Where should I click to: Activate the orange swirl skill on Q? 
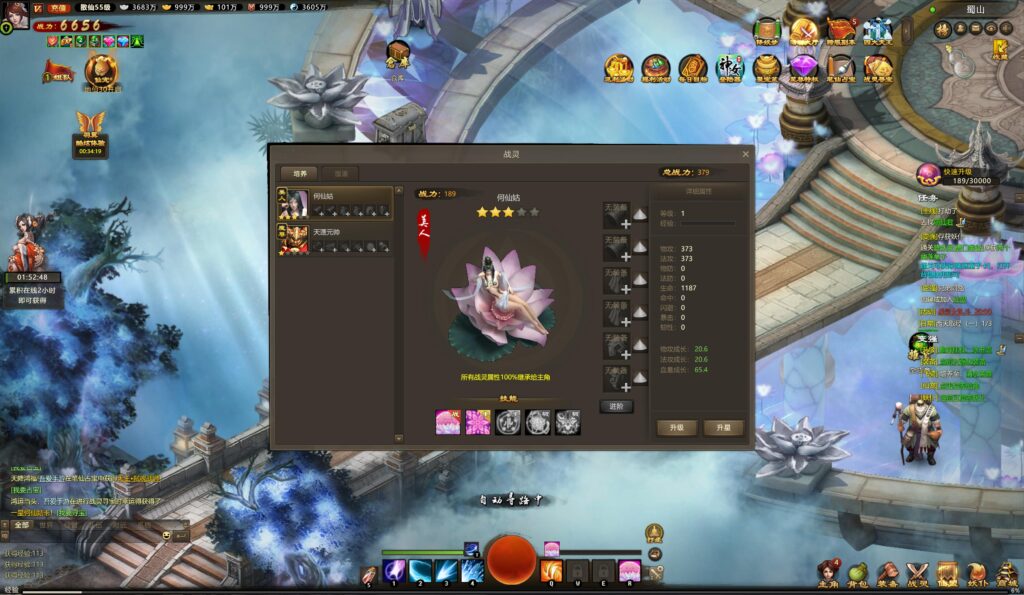pyautogui.click(x=551, y=571)
